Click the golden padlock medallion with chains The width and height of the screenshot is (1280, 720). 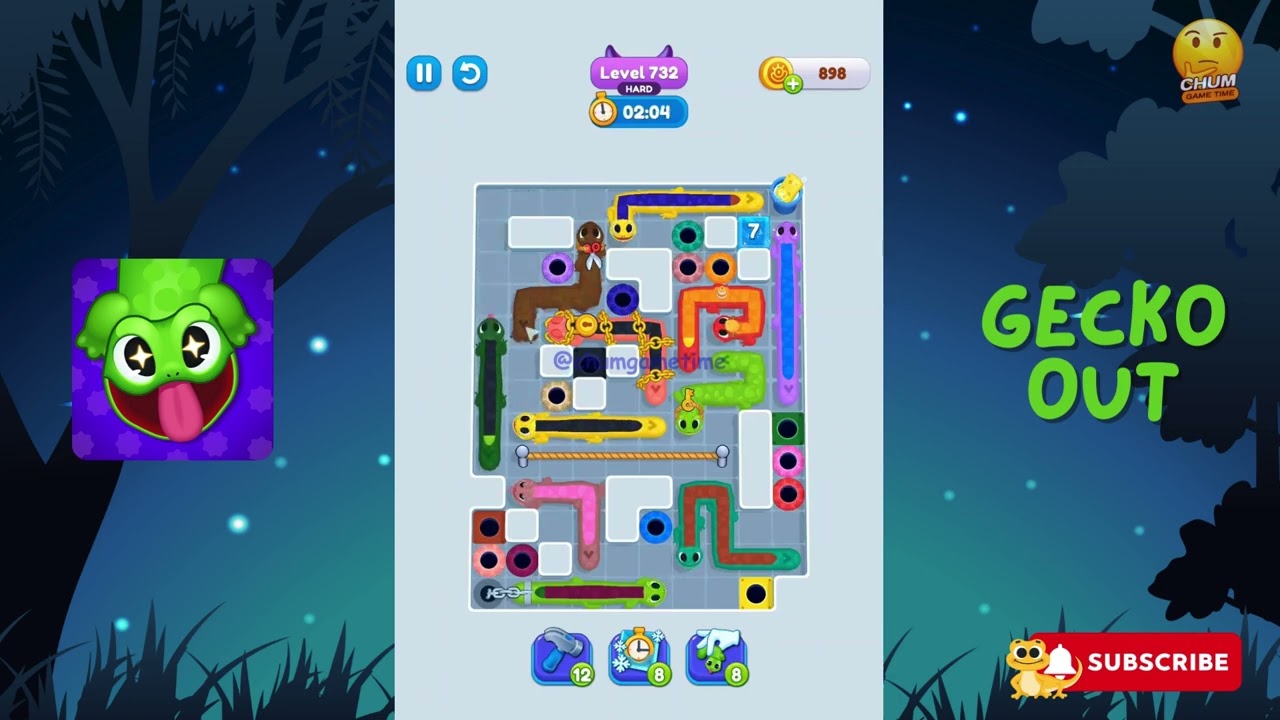click(x=585, y=324)
